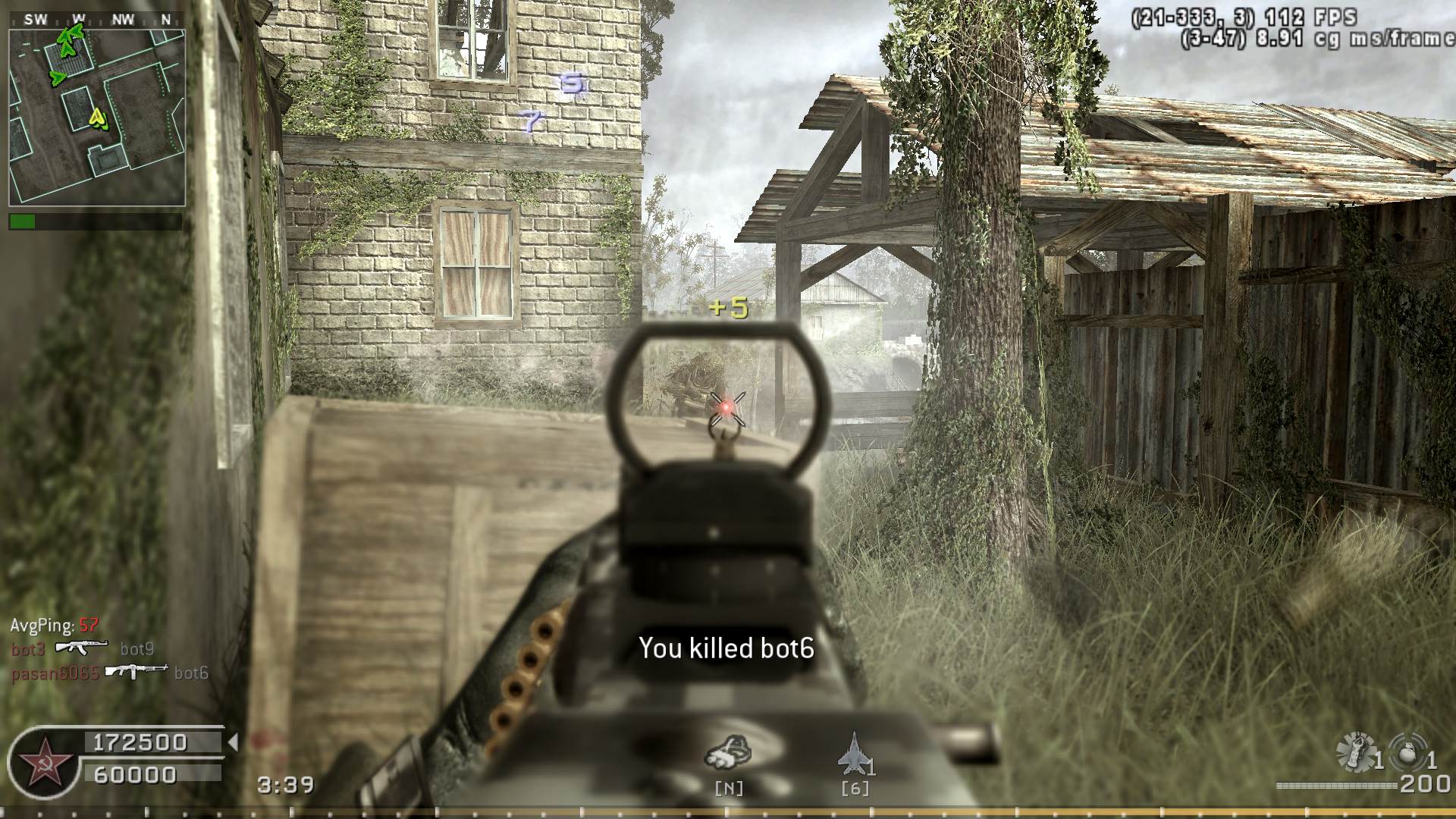Activate the airstrike jet killstreak icon
The width and height of the screenshot is (1456, 819).
point(853,753)
